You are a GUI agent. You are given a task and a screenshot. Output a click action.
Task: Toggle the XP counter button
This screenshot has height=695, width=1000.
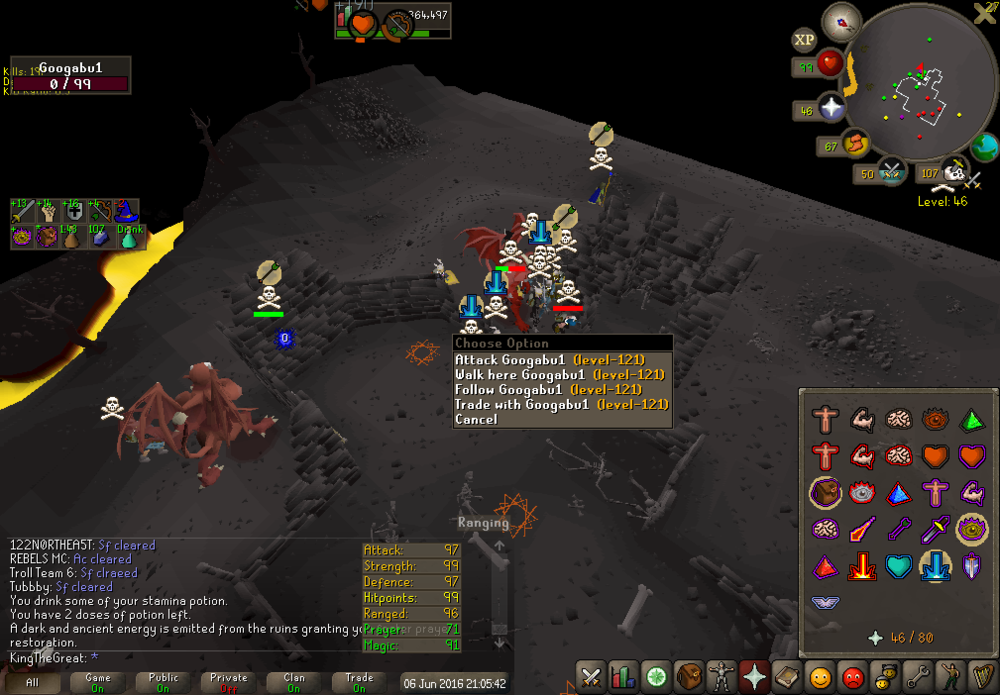click(x=804, y=41)
